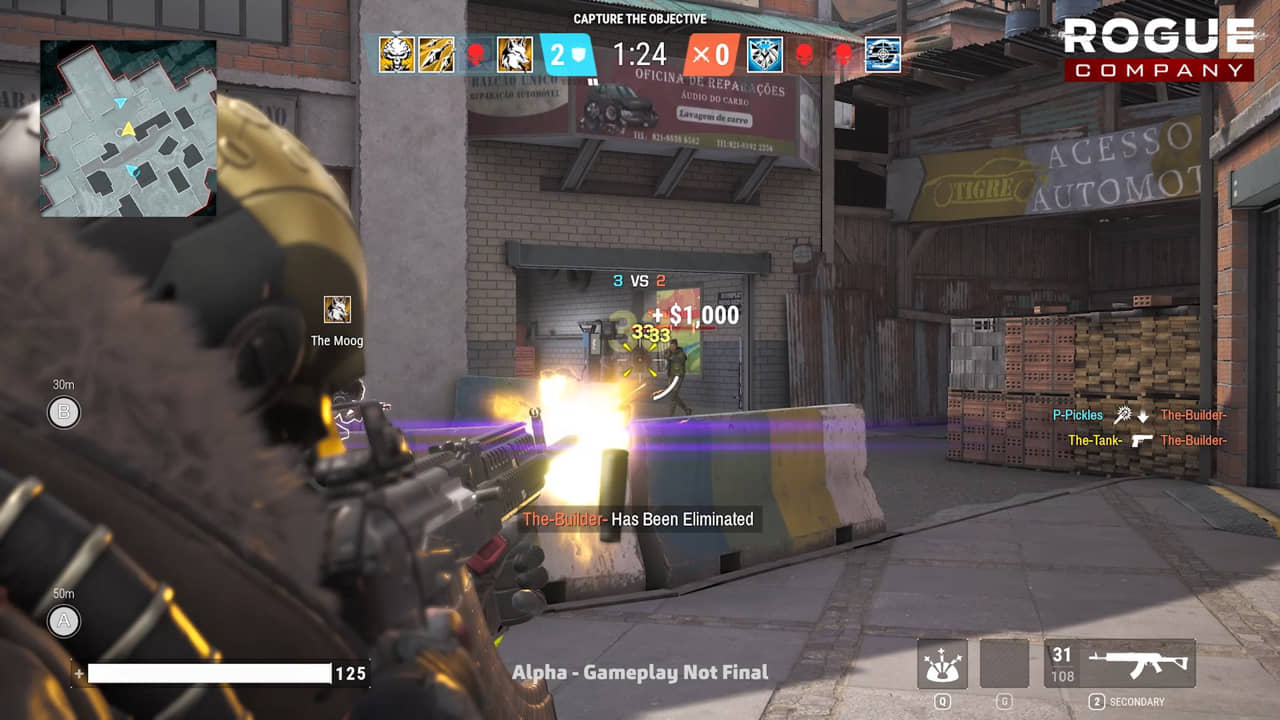Click the blue team score panel
This screenshot has height=720, width=1280.
tap(568, 54)
